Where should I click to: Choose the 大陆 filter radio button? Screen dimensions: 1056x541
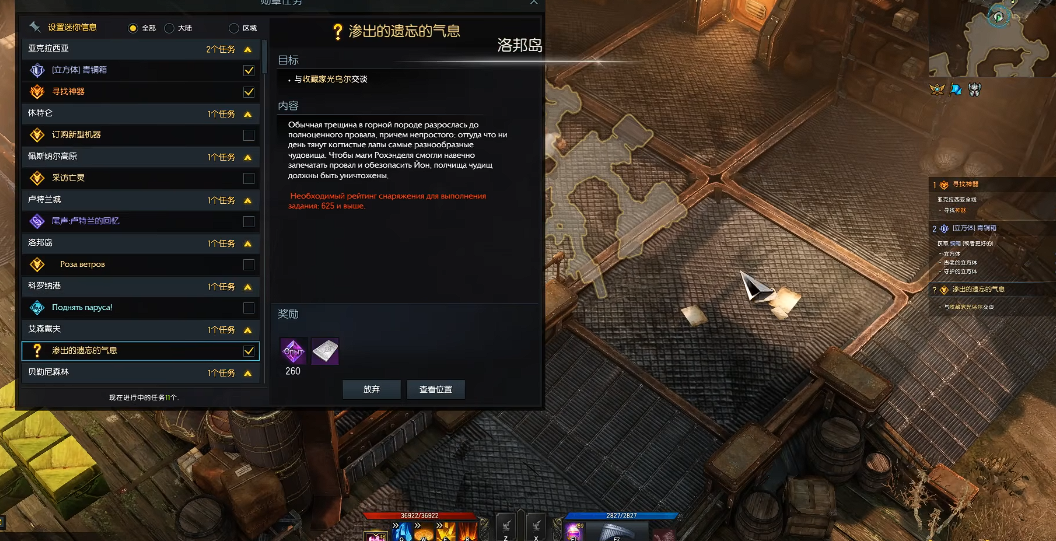169,28
